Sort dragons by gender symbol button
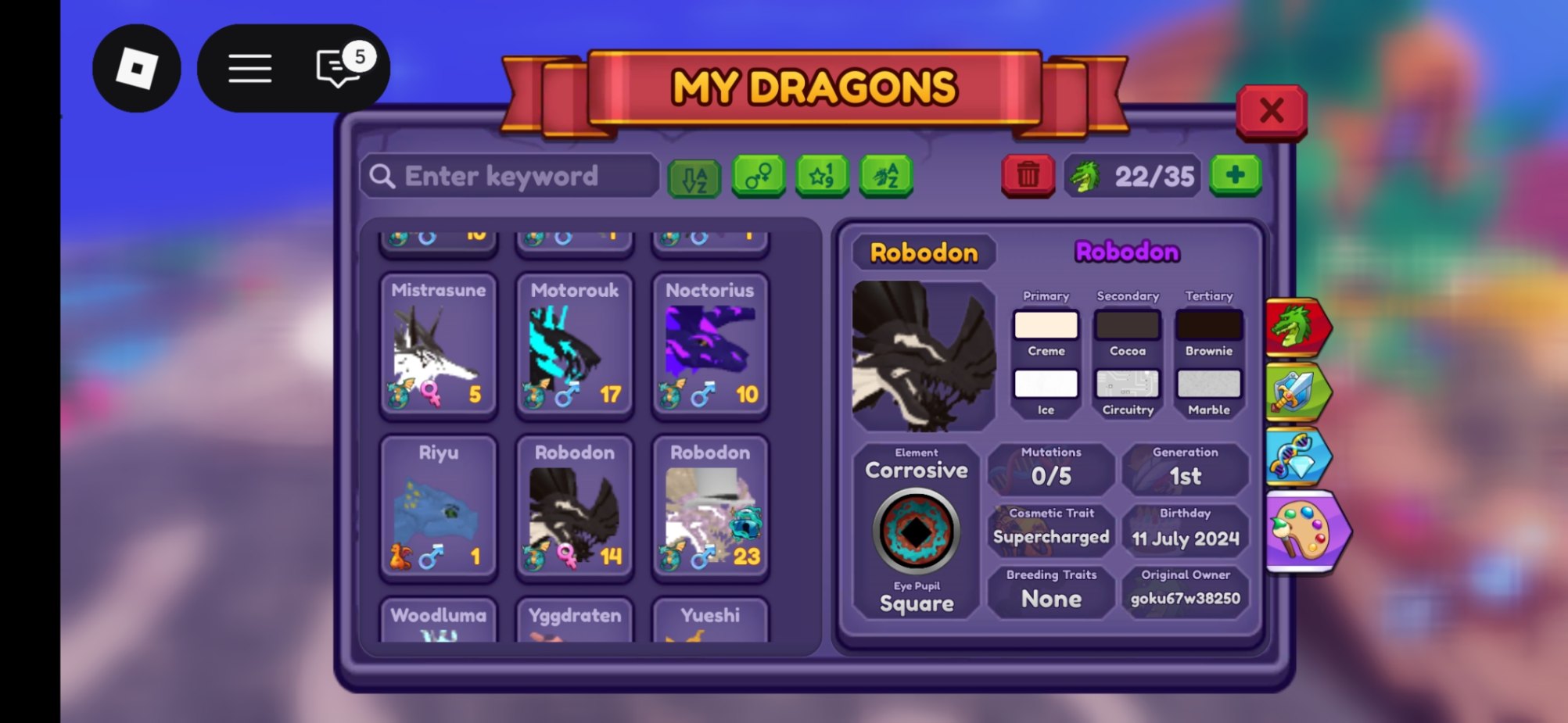The width and height of the screenshot is (1568, 723). pos(758,176)
